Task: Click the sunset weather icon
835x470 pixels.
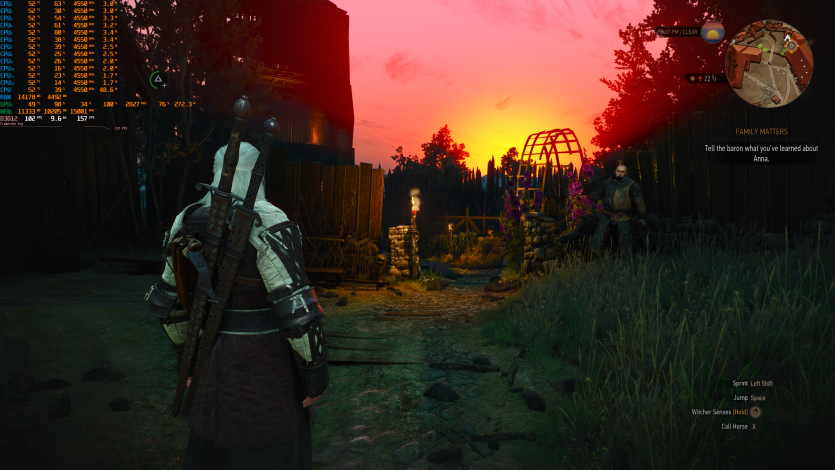Action: (713, 32)
